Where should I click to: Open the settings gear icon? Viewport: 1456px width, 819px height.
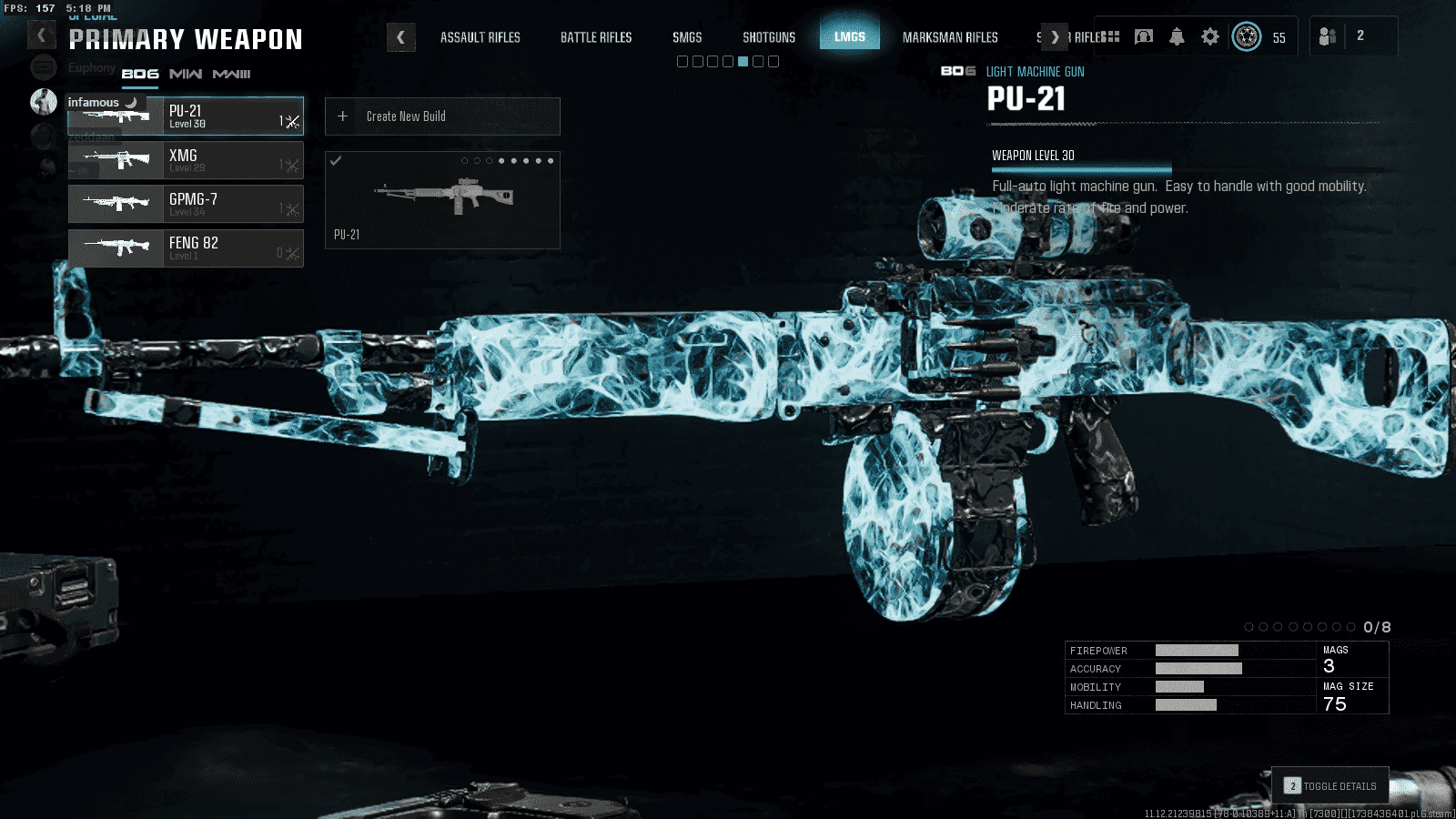pyautogui.click(x=1209, y=36)
